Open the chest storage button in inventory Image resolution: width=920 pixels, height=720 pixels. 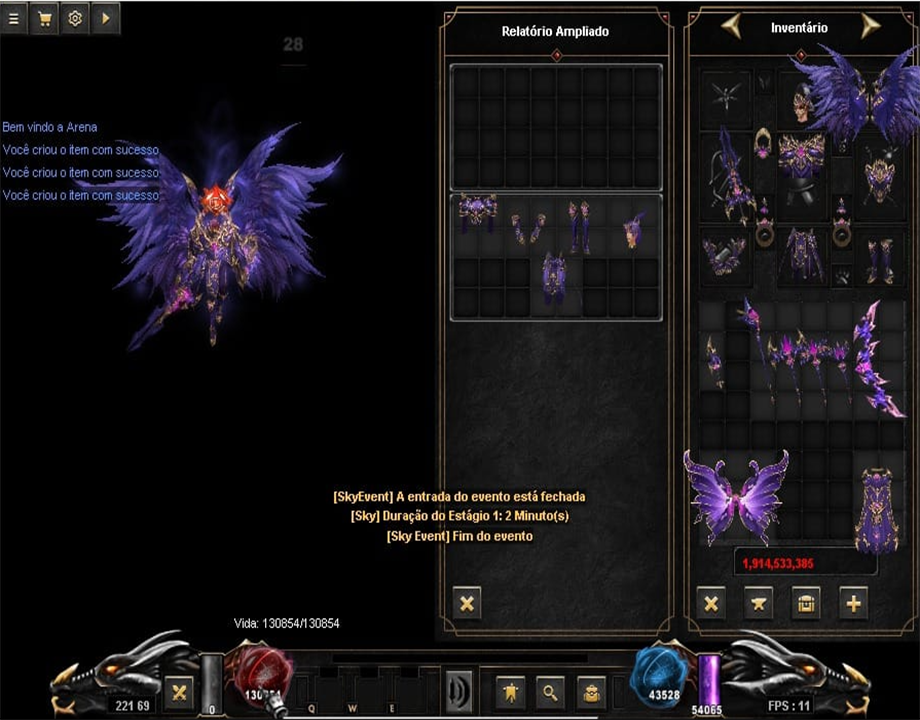[805, 603]
